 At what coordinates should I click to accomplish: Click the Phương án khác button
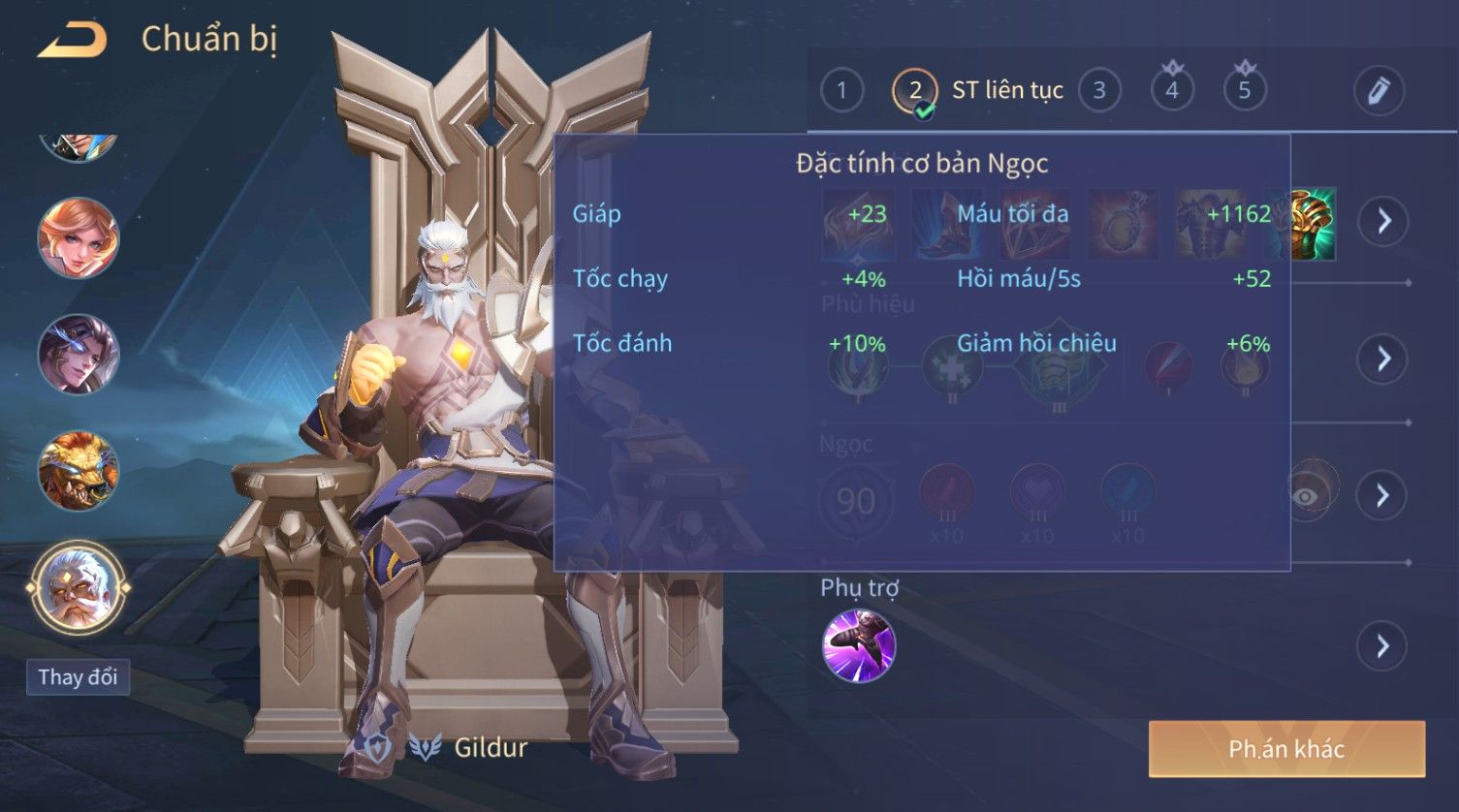(x=1286, y=749)
